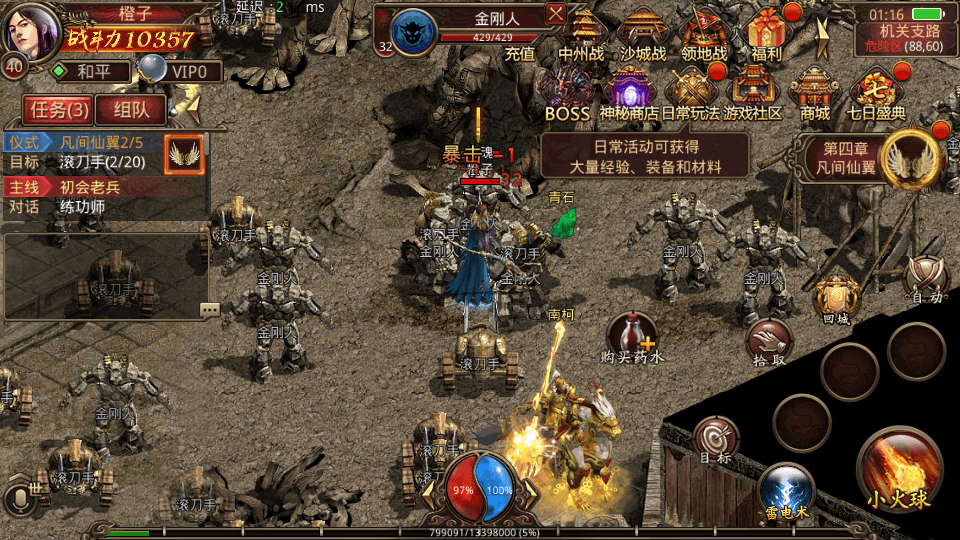Close the 金刚人 target frame

pyautogui.click(x=556, y=14)
